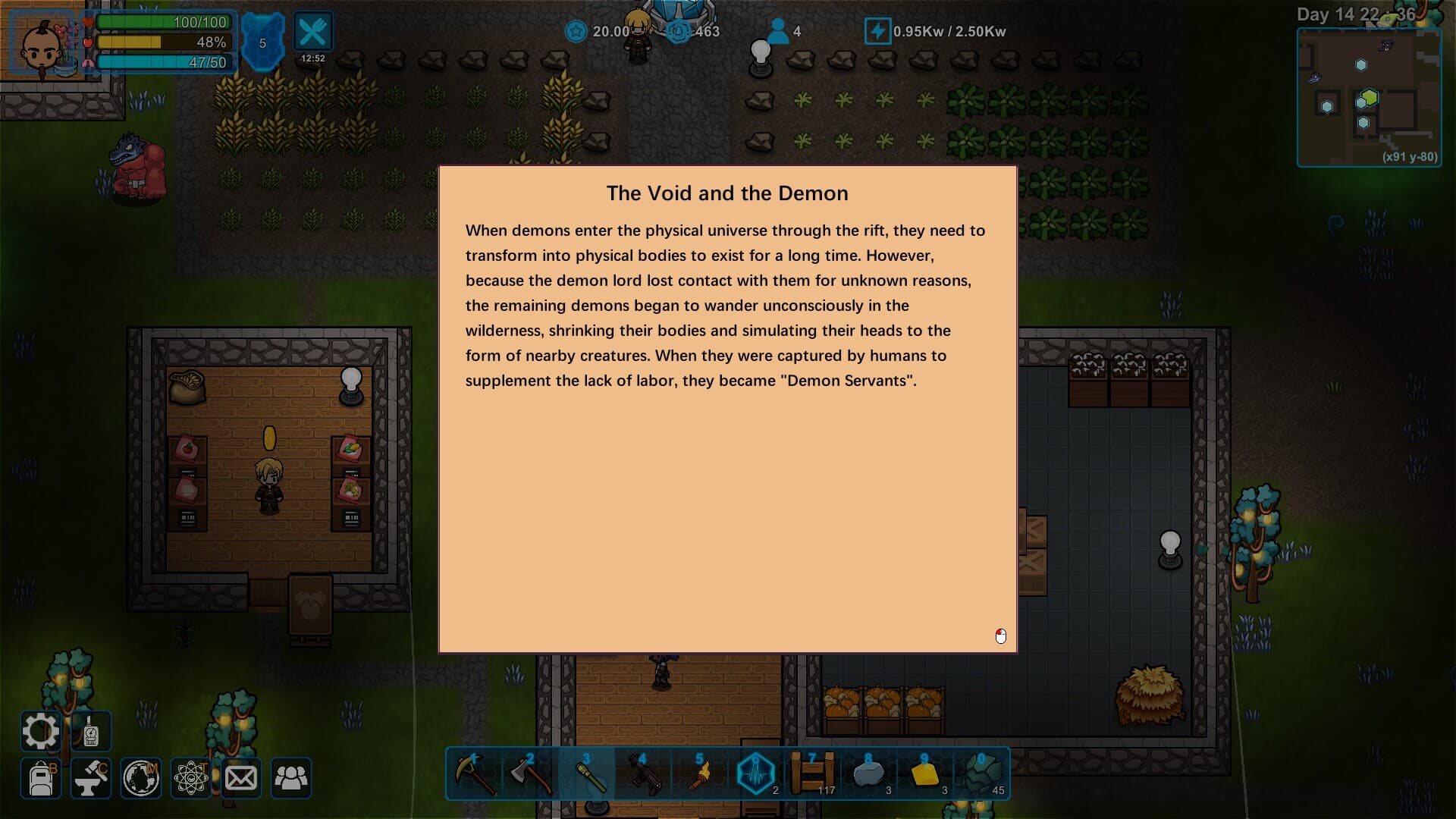
Task: Select the torch in hotbar slot 5
Action: 698,773
